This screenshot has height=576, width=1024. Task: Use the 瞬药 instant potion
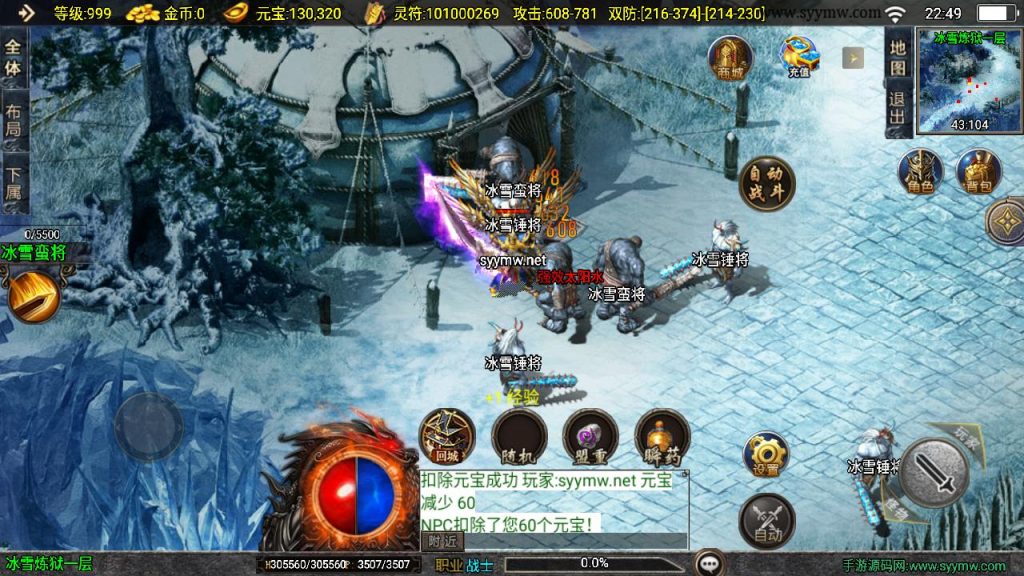point(662,437)
